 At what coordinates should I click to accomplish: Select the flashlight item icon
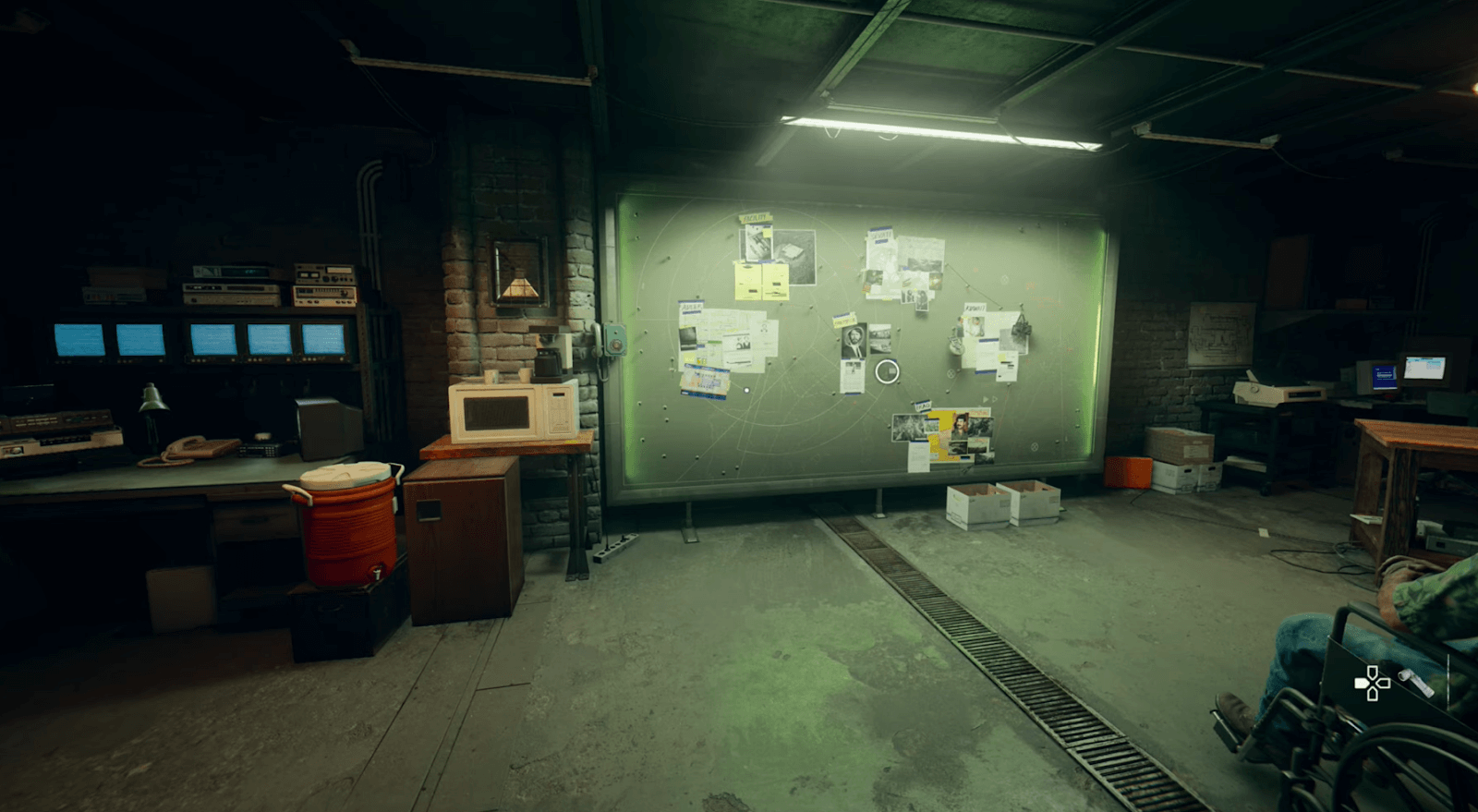pyautogui.click(x=1414, y=683)
